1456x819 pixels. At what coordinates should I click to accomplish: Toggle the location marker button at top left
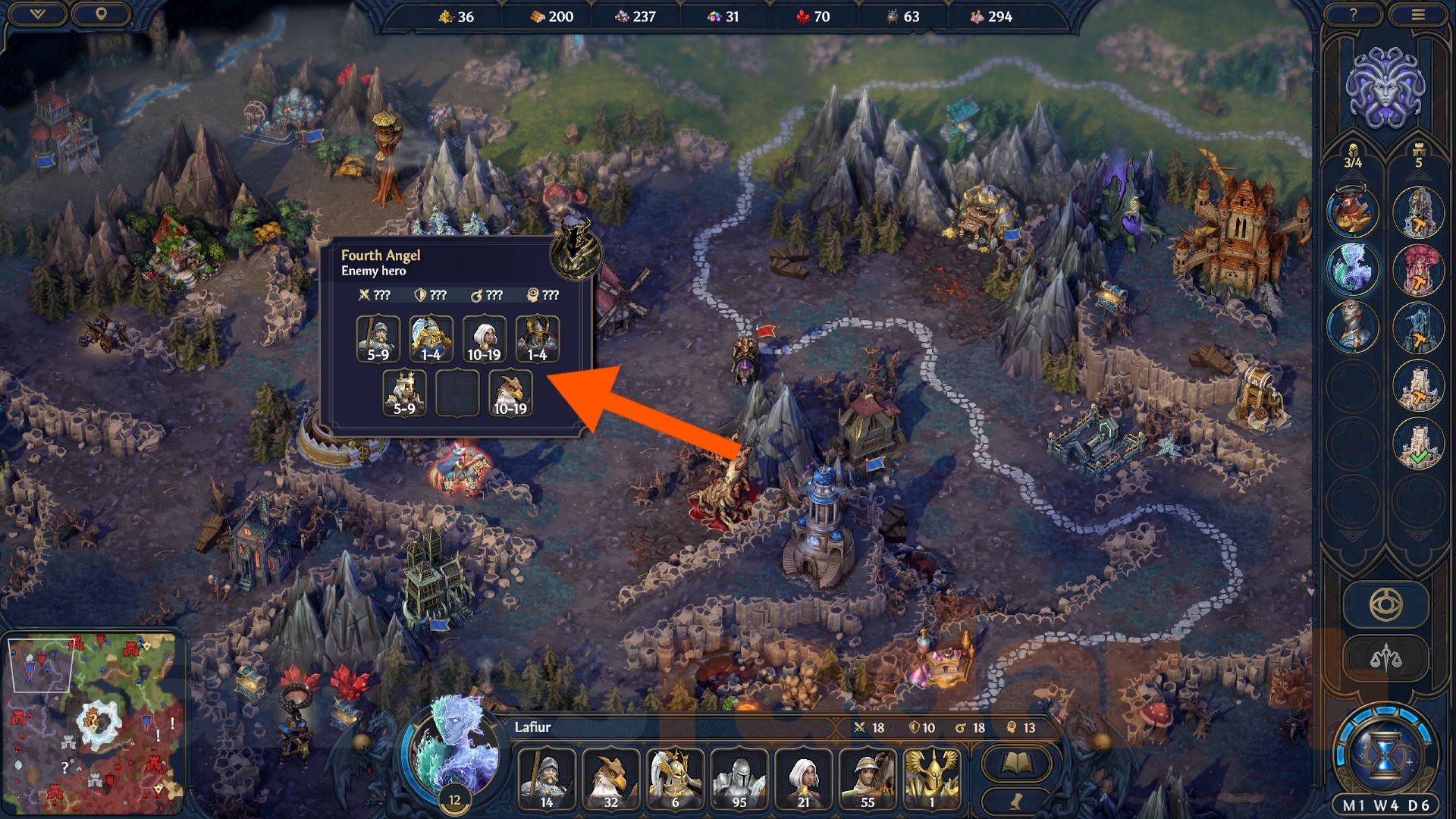pyautogui.click(x=102, y=13)
